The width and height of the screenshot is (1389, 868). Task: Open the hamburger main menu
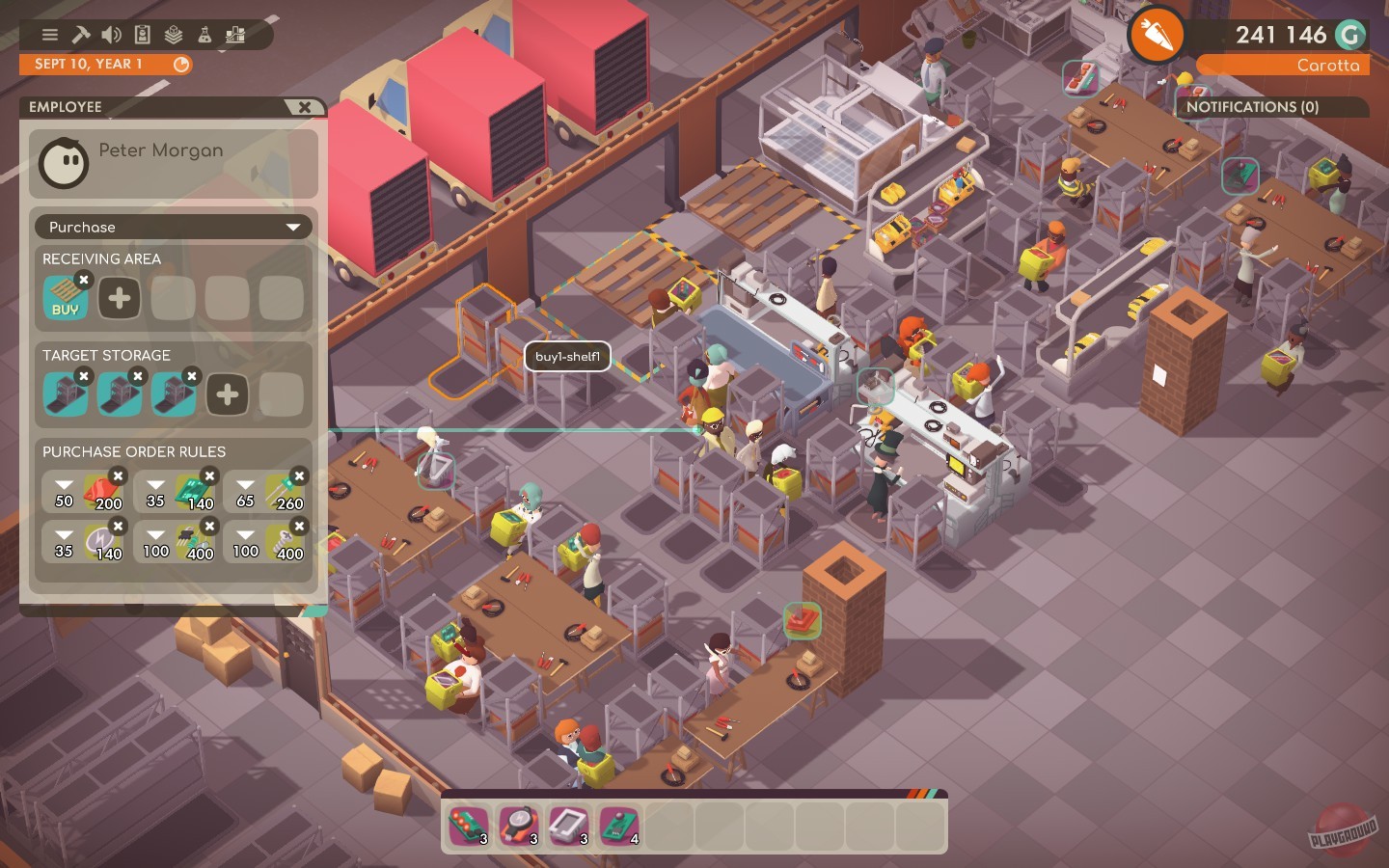tap(49, 35)
